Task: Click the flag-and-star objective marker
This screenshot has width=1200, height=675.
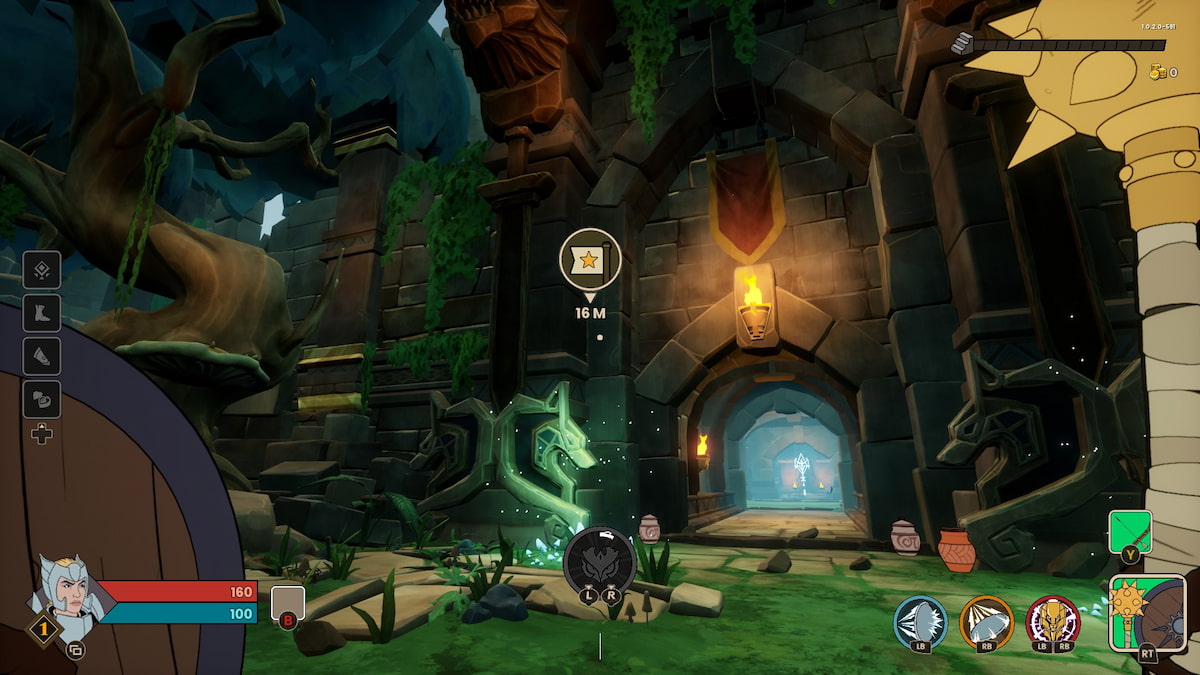Action: (x=589, y=259)
